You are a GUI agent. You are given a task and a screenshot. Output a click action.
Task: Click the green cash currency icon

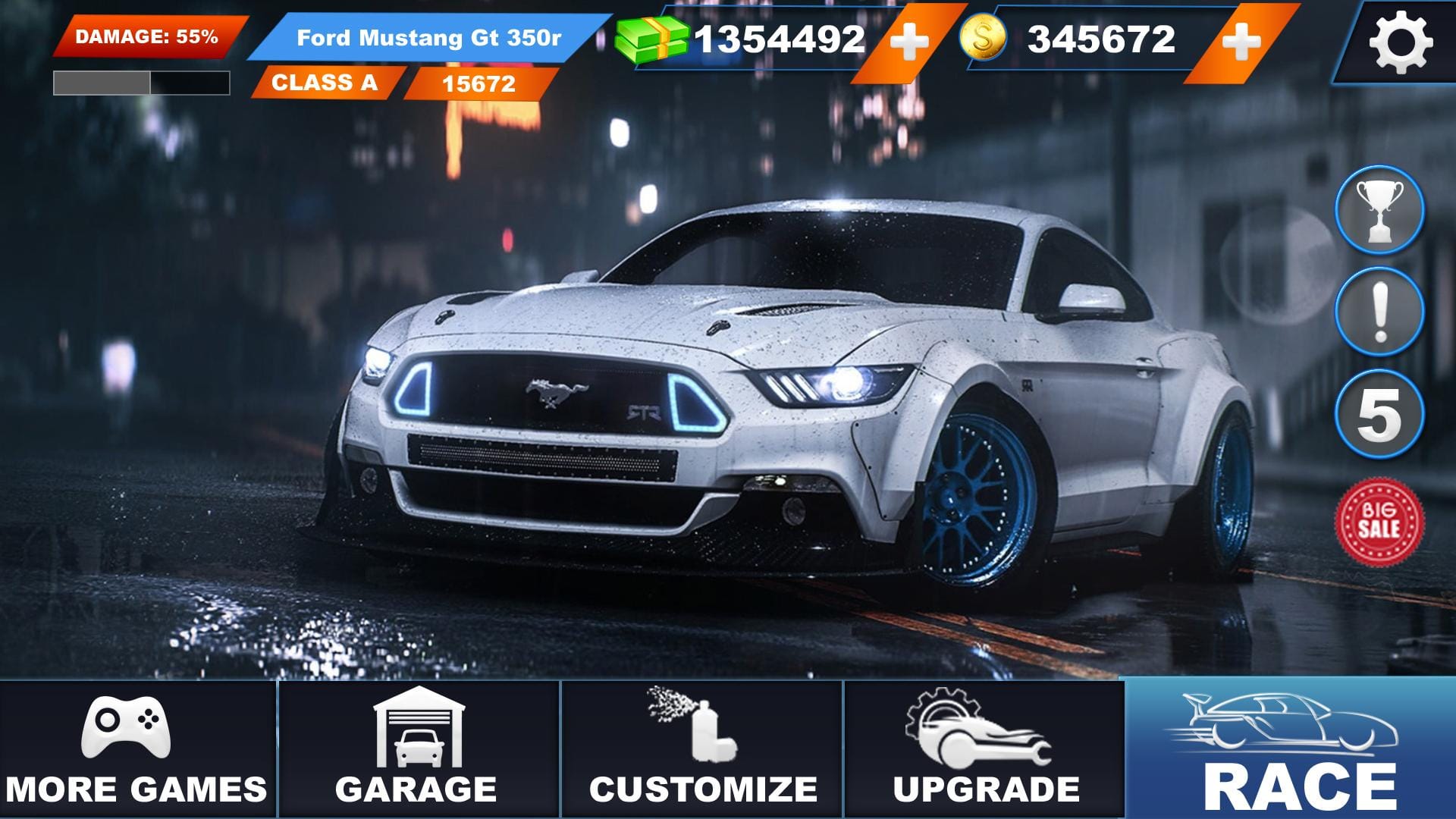[652, 38]
